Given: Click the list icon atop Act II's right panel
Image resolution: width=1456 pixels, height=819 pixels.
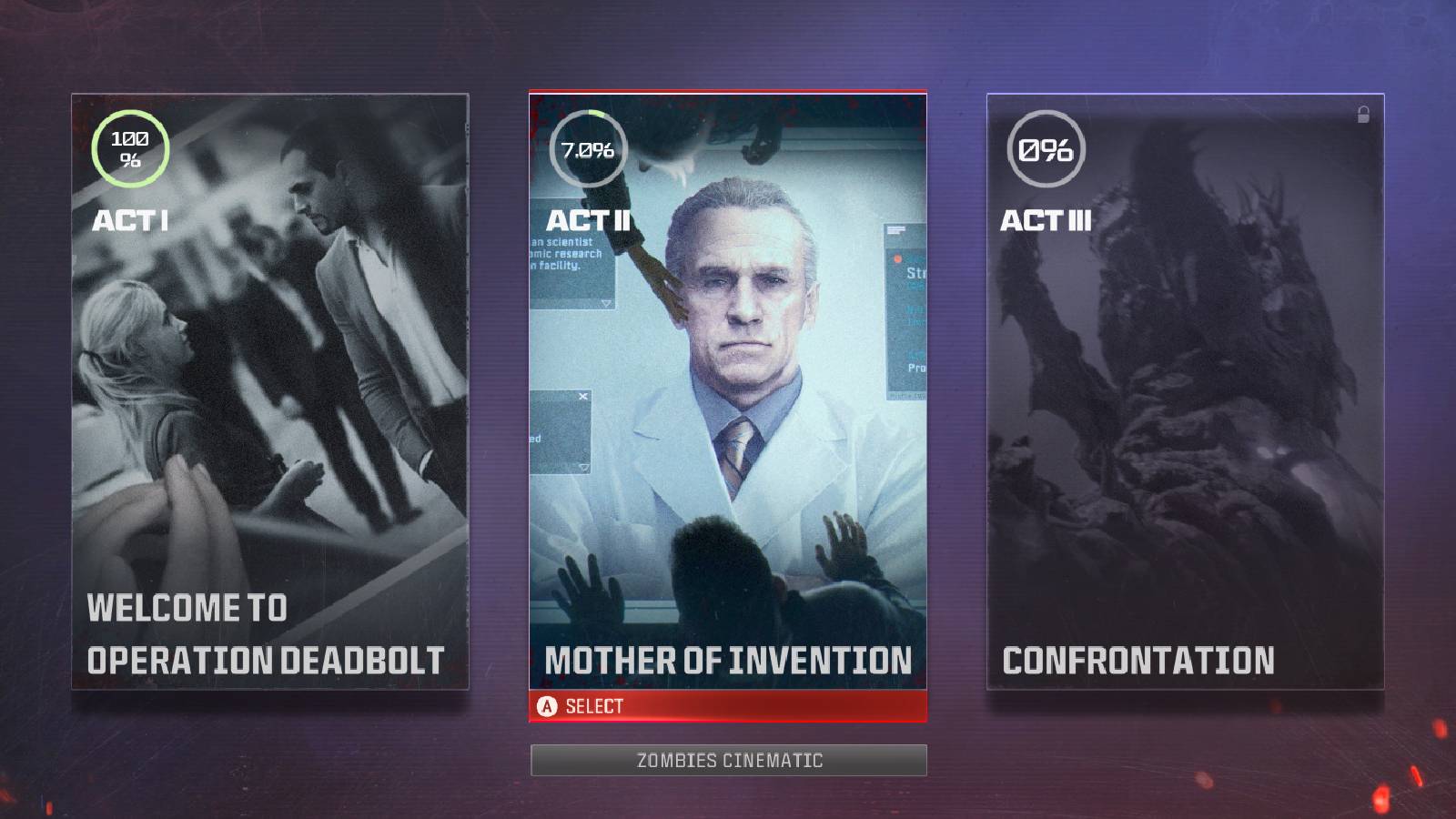Looking at the screenshot, I should pos(895,229).
